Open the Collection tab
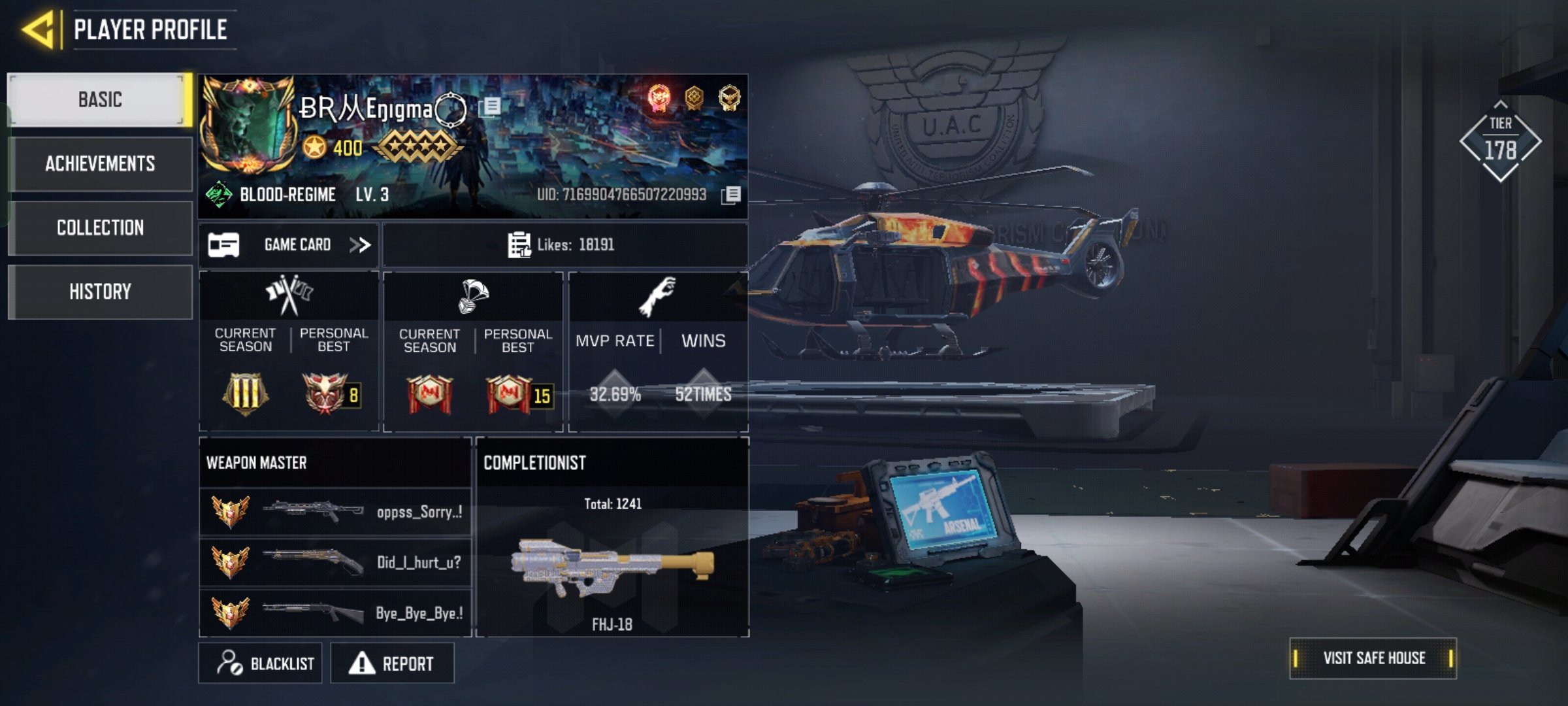The image size is (1568, 706). [x=100, y=227]
